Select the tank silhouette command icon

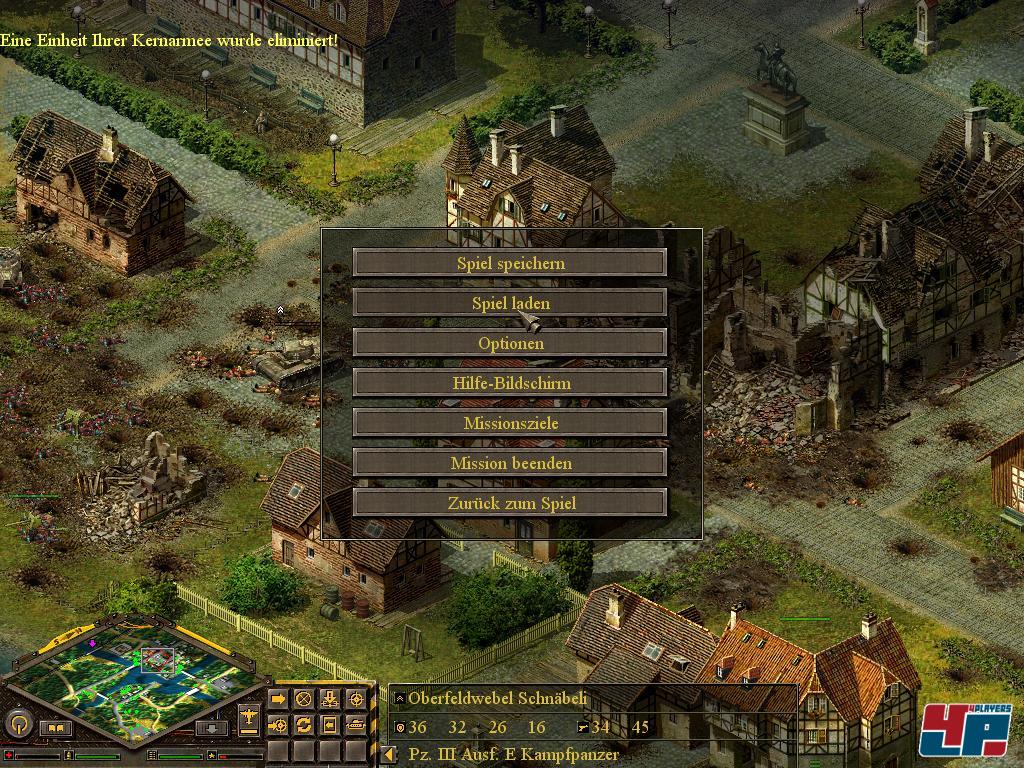(355, 724)
